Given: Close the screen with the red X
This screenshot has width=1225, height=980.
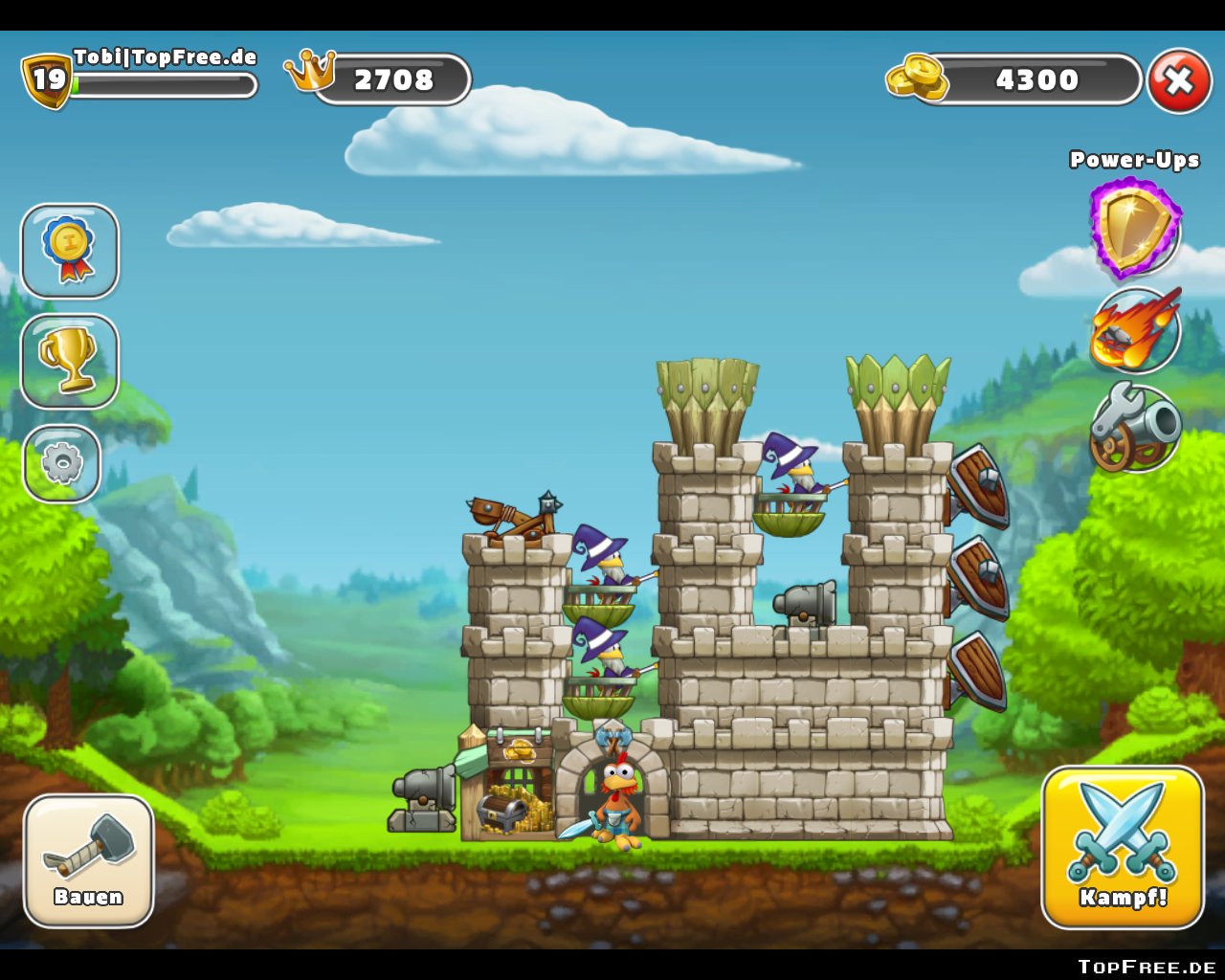Looking at the screenshot, I should [x=1179, y=80].
